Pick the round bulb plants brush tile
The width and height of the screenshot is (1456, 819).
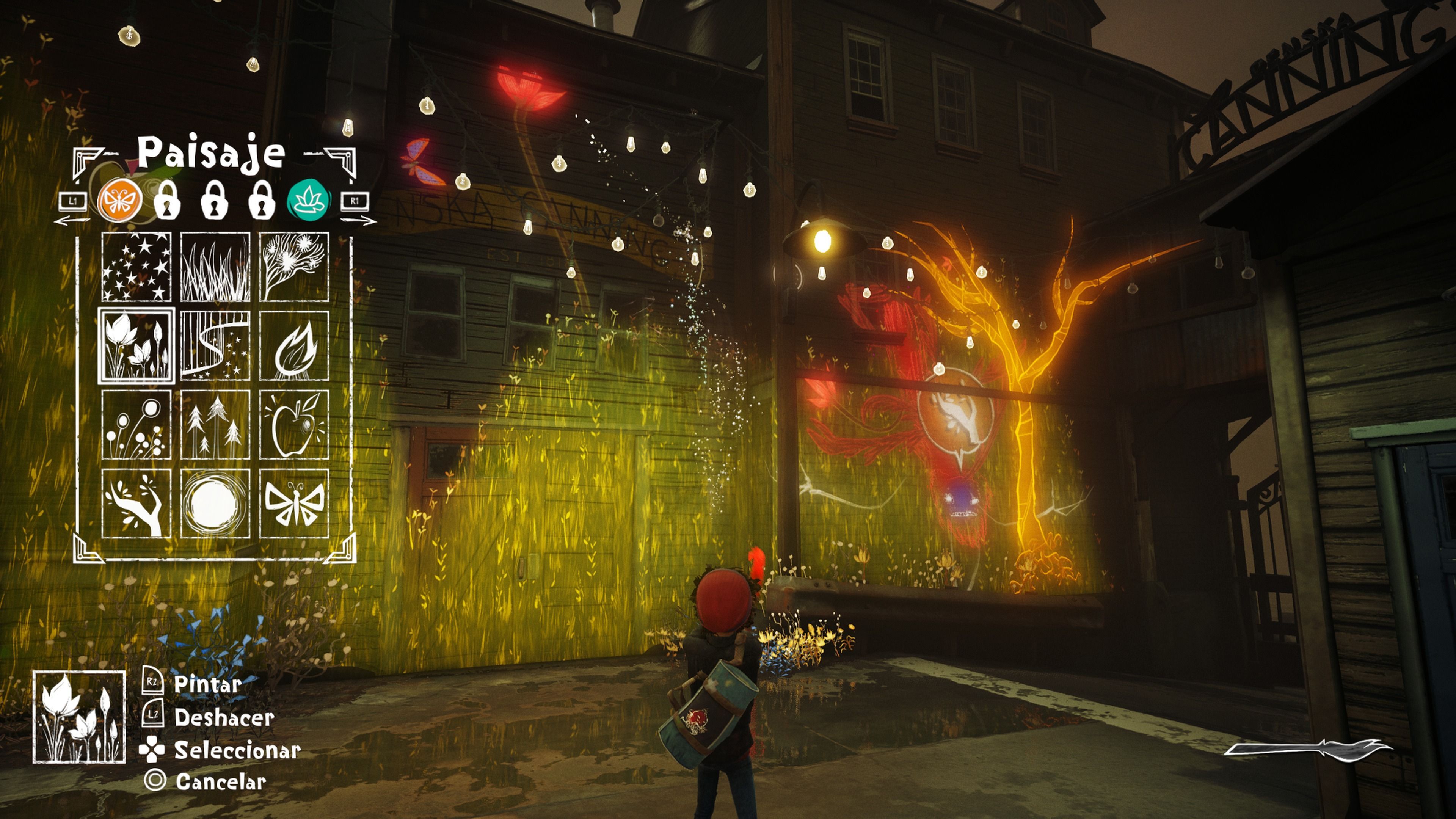pos(136,425)
